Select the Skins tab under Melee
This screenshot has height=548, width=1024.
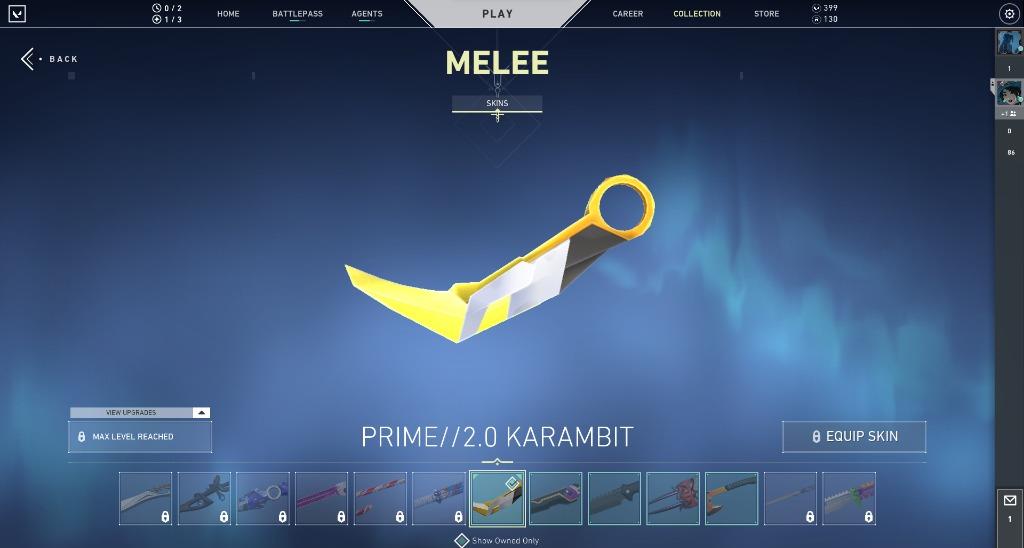[497, 103]
